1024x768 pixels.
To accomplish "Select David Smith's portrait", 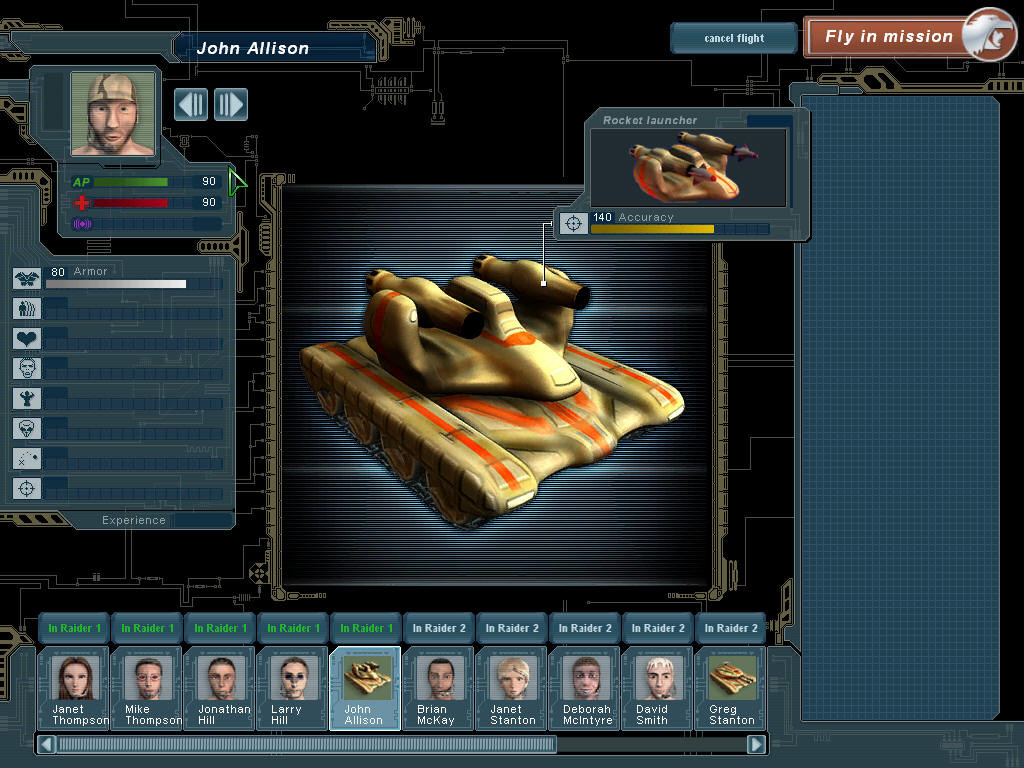I will 657,687.
